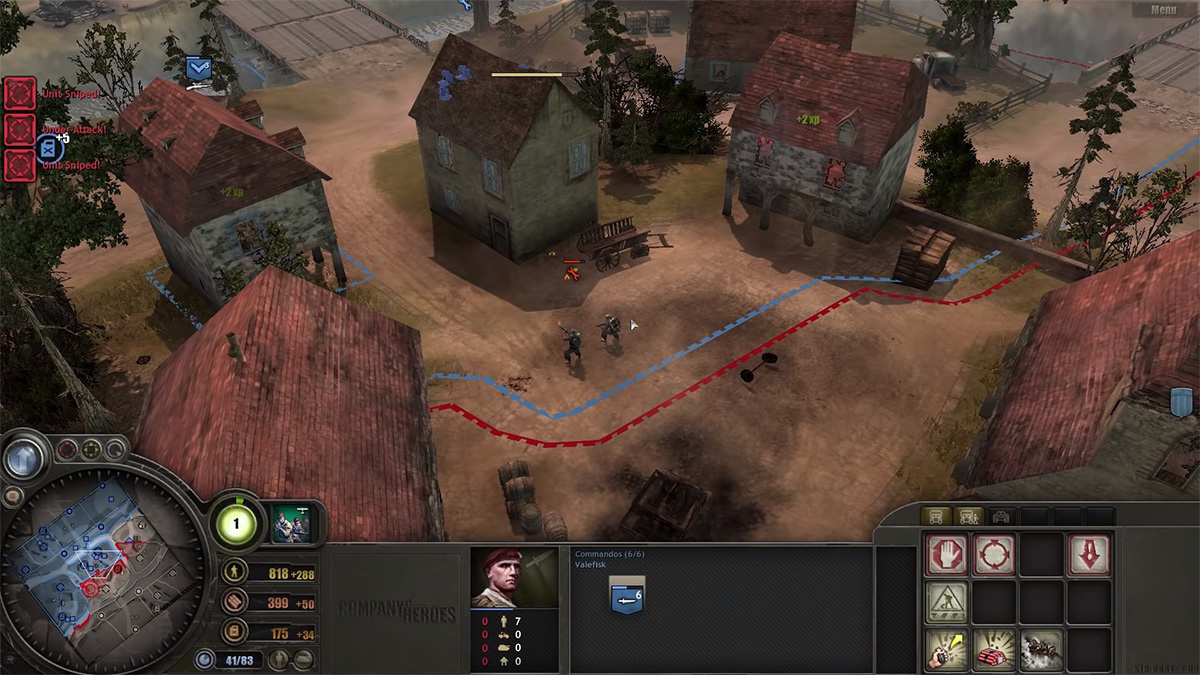
Task: Switch to the vehicle-with-infantry tab
Action: [968, 516]
